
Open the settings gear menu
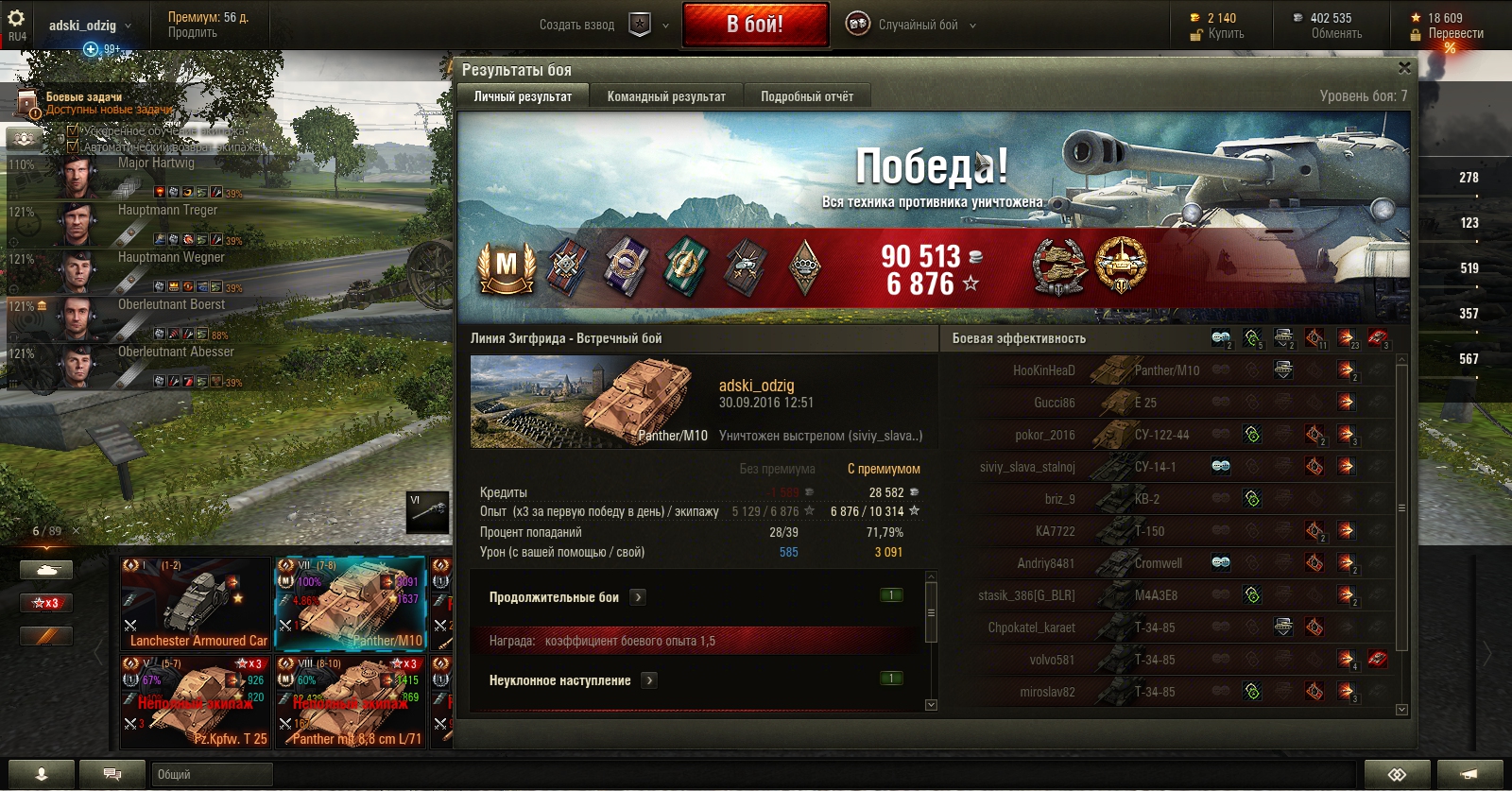tap(16, 18)
